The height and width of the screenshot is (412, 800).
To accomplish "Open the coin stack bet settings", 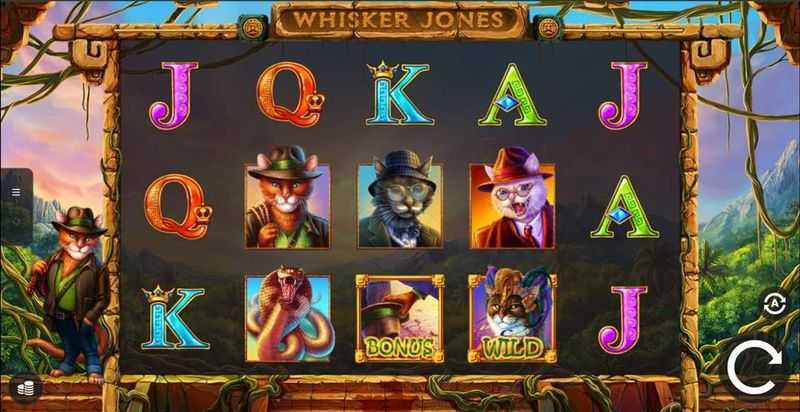I will pyautogui.click(x=22, y=387).
